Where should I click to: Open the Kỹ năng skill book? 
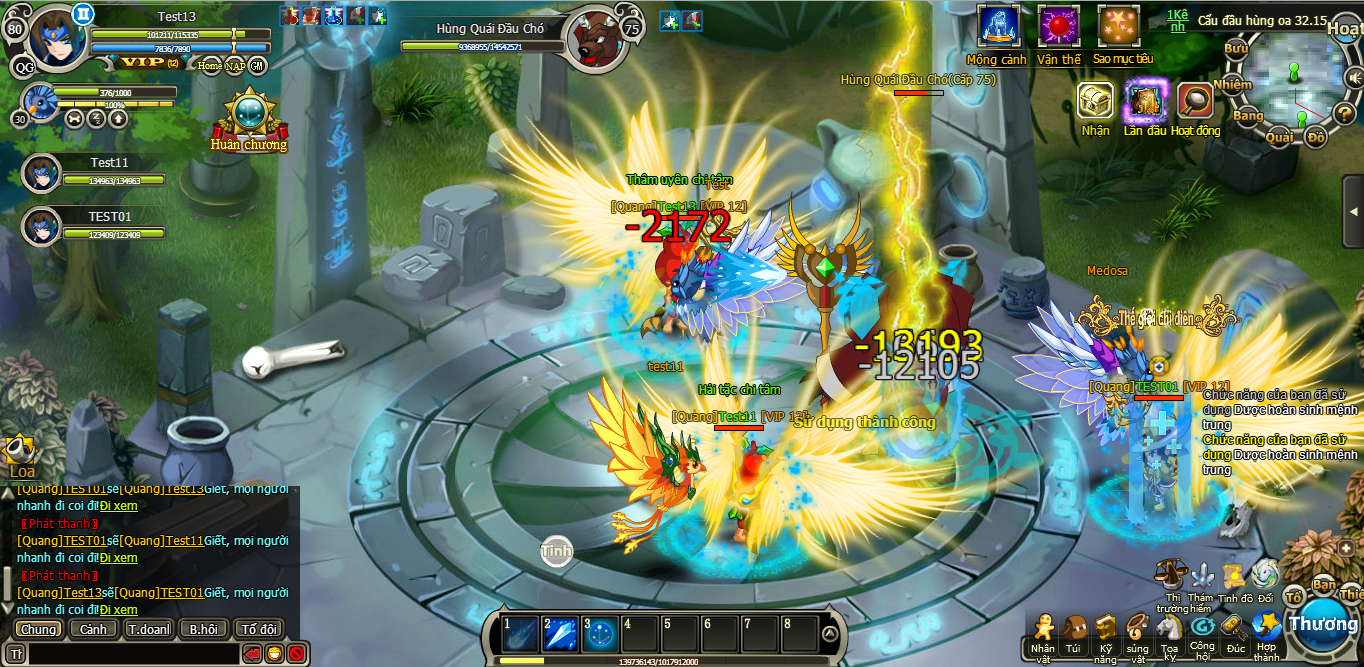point(1105,630)
